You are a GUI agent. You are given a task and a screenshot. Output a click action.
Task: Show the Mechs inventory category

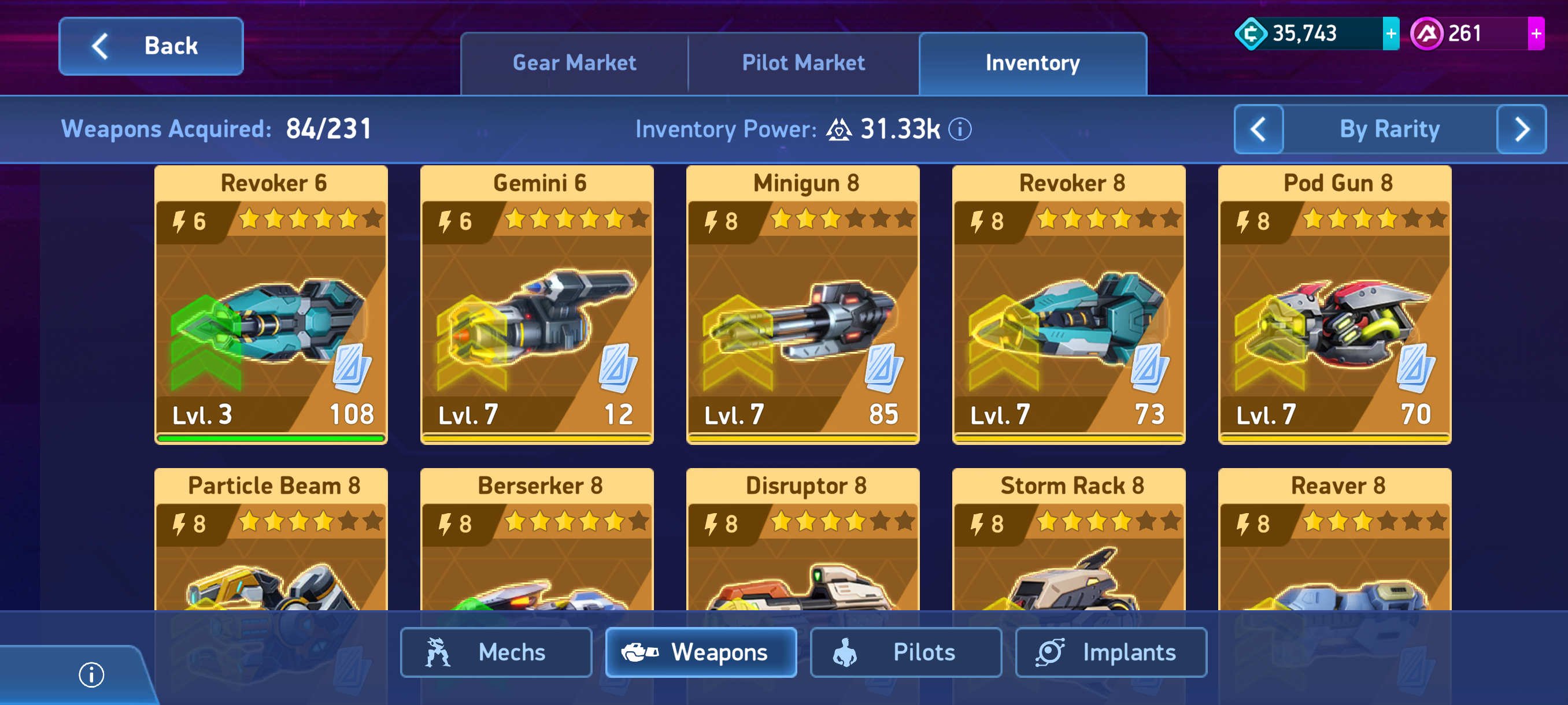pyautogui.click(x=495, y=652)
